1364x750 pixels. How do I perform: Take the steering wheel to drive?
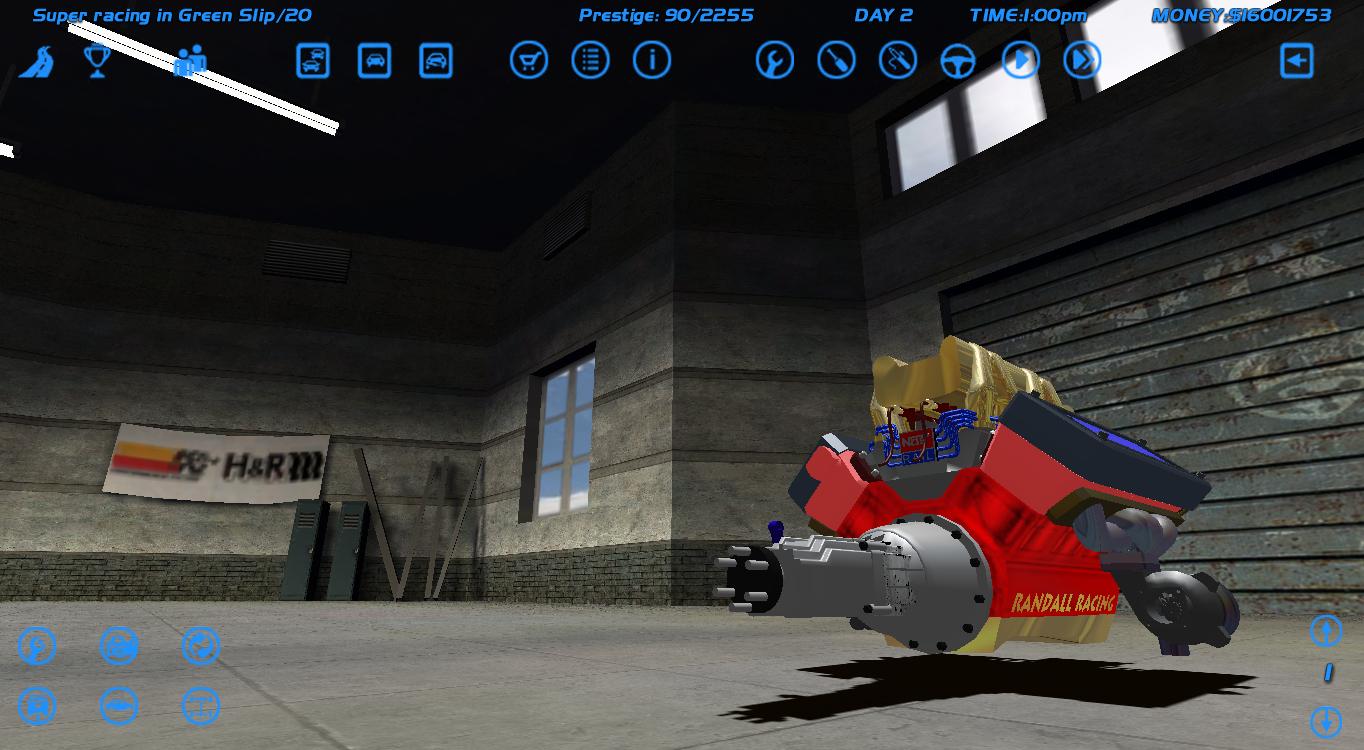tap(958, 60)
